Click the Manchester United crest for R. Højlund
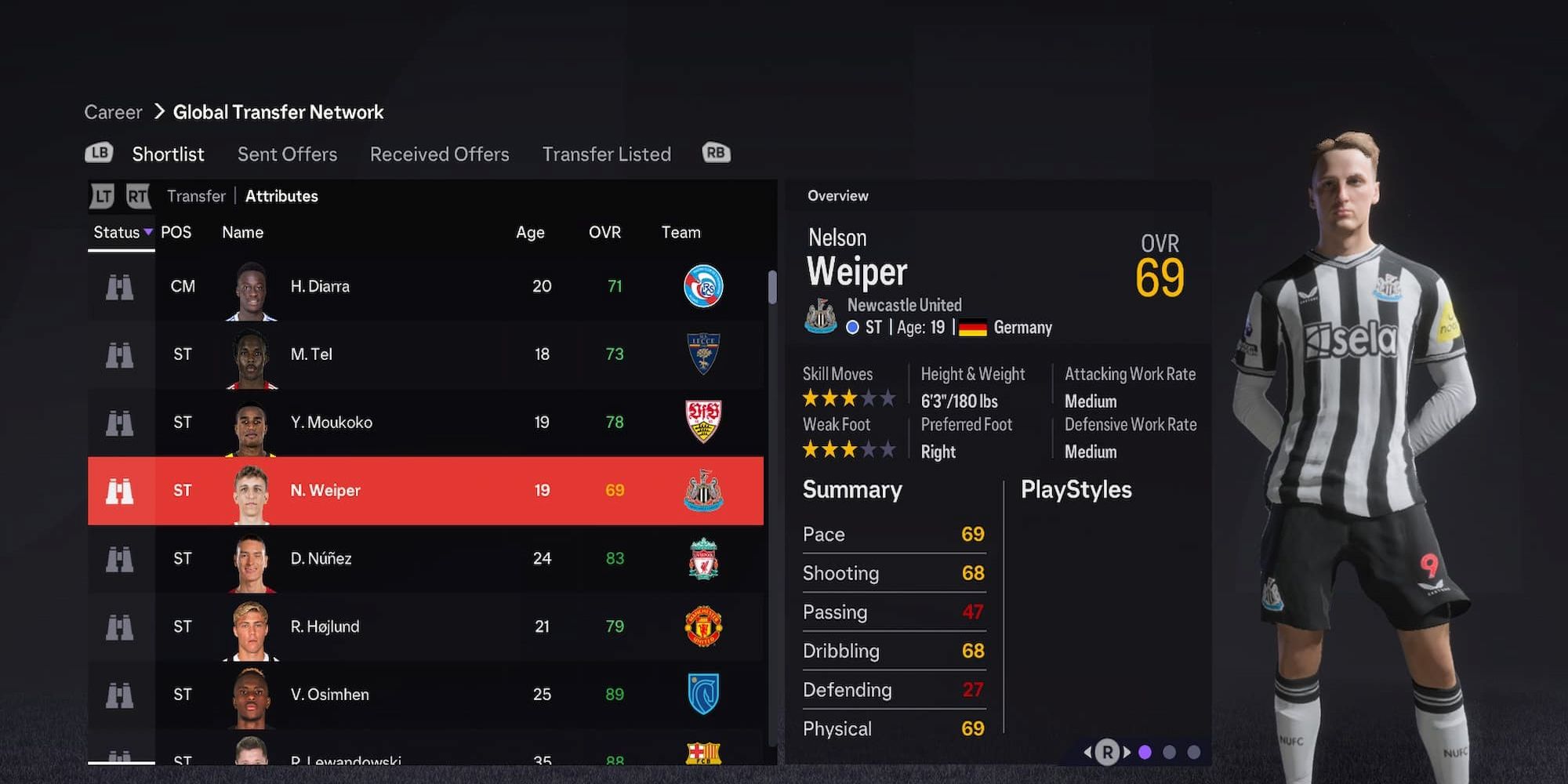 pyautogui.click(x=703, y=626)
